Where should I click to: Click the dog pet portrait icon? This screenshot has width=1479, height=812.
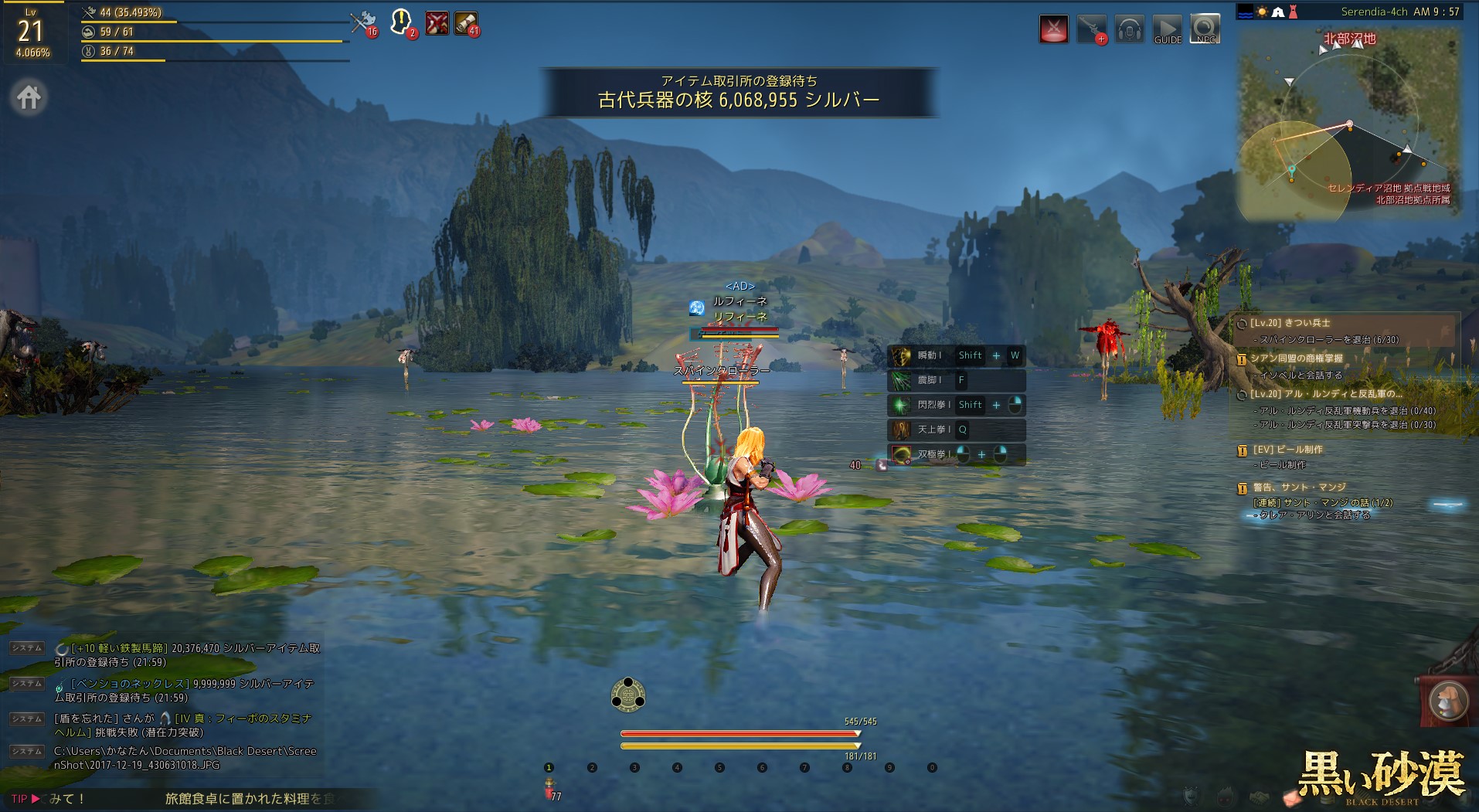(1447, 702)
